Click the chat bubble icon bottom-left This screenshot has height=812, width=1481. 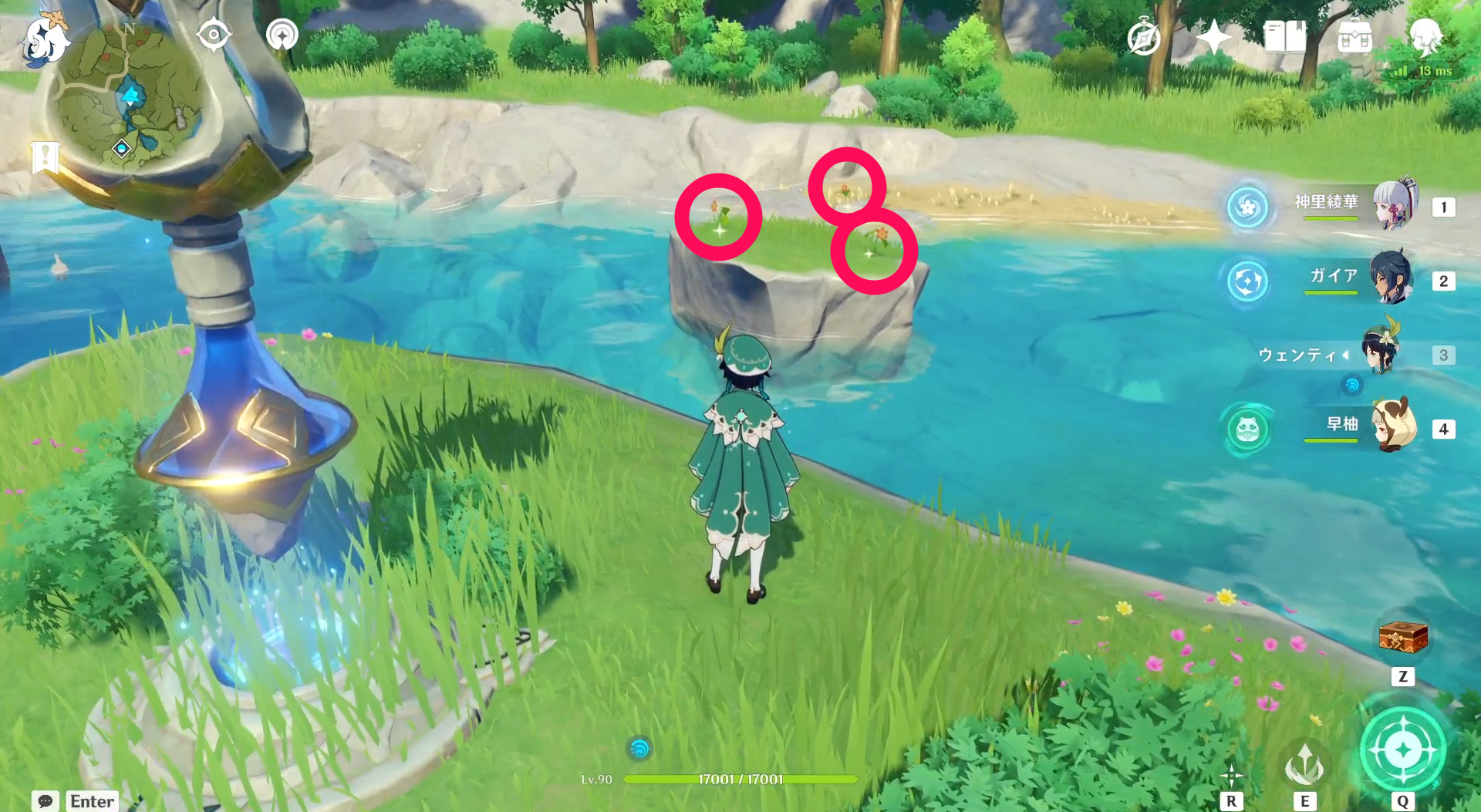pos(46,802)
